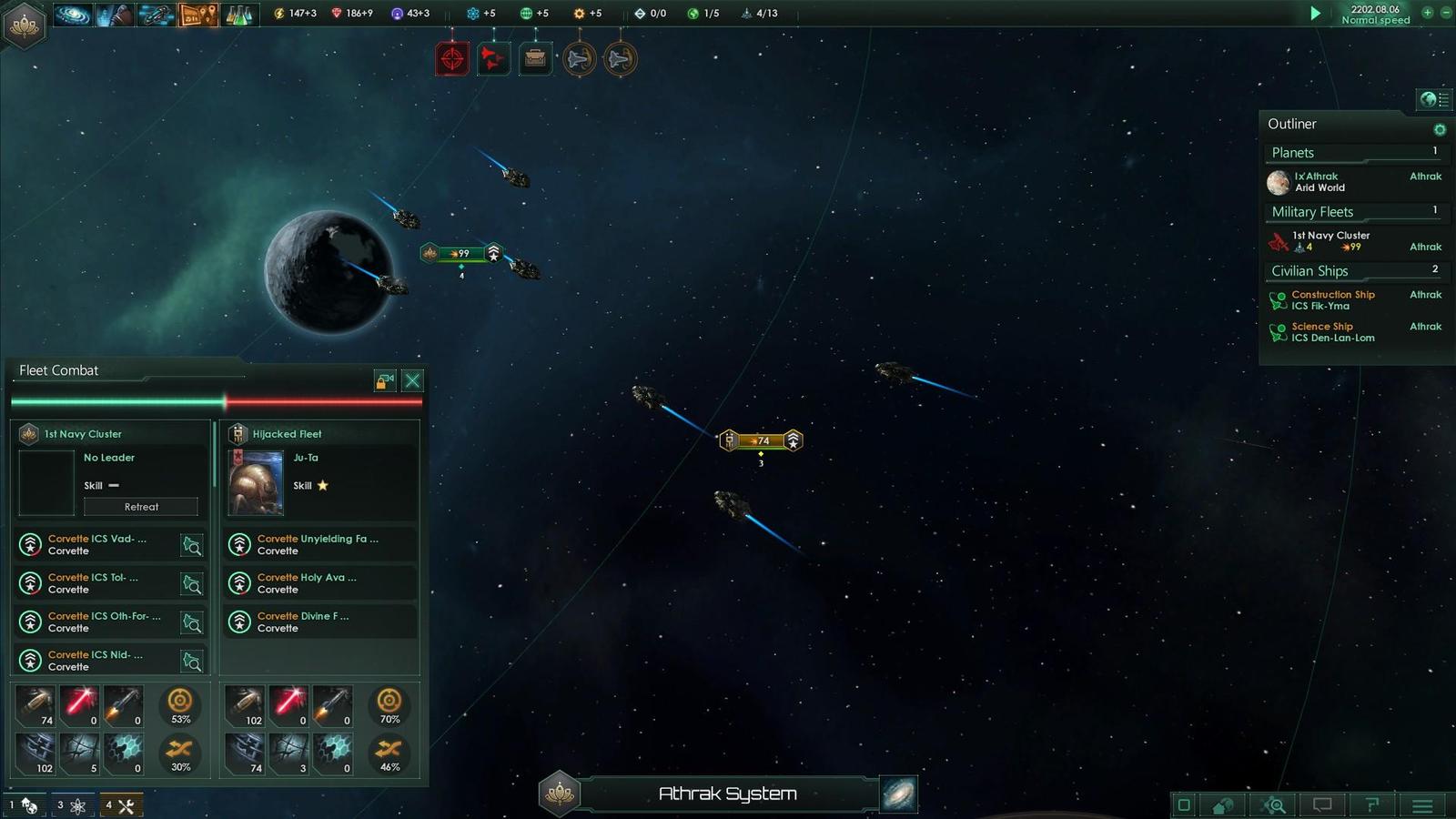
Task: Select Science Ship ICS Den-Lan-Lom
Action: coord(1332,332)
